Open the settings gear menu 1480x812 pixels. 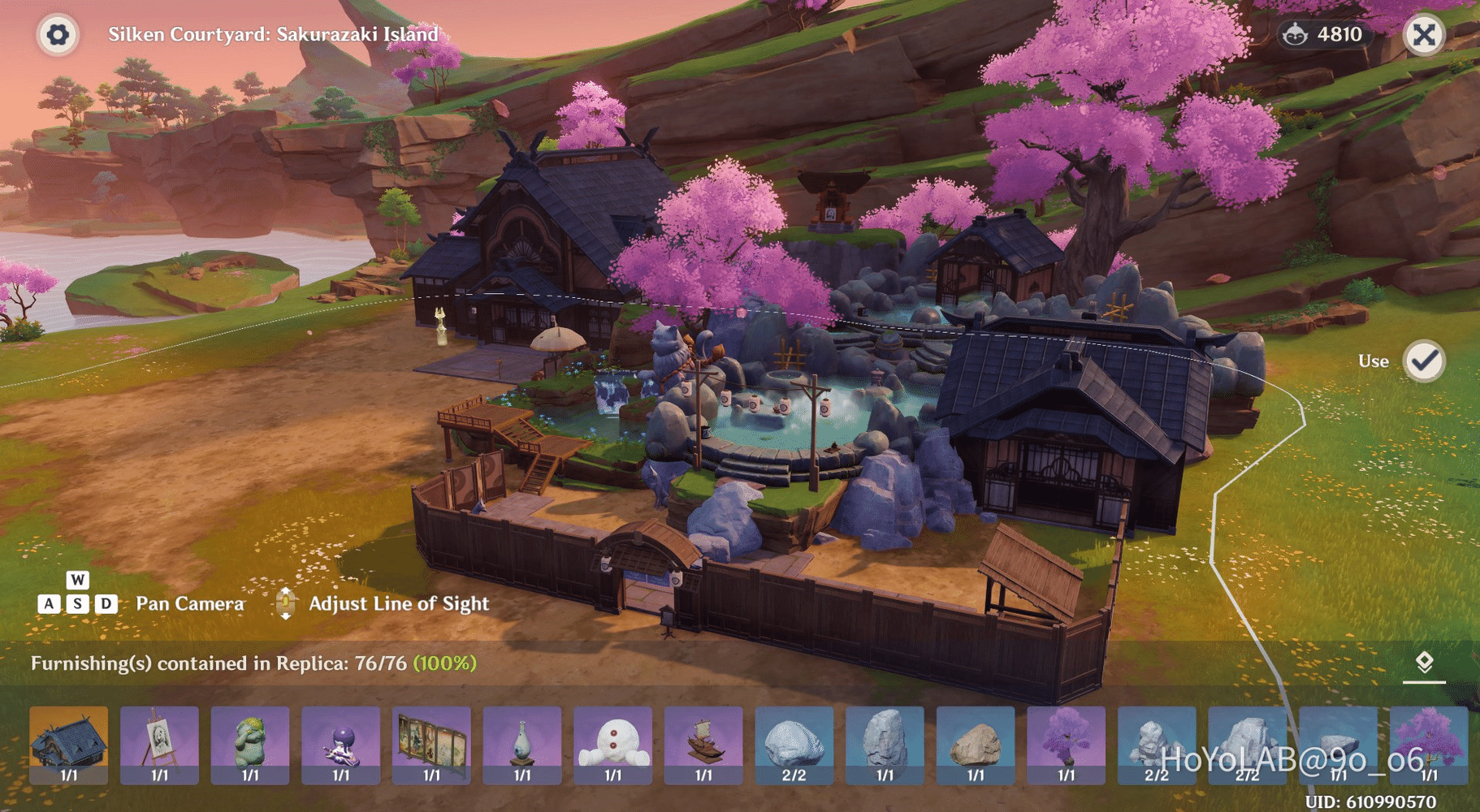[x=57, y=35]
